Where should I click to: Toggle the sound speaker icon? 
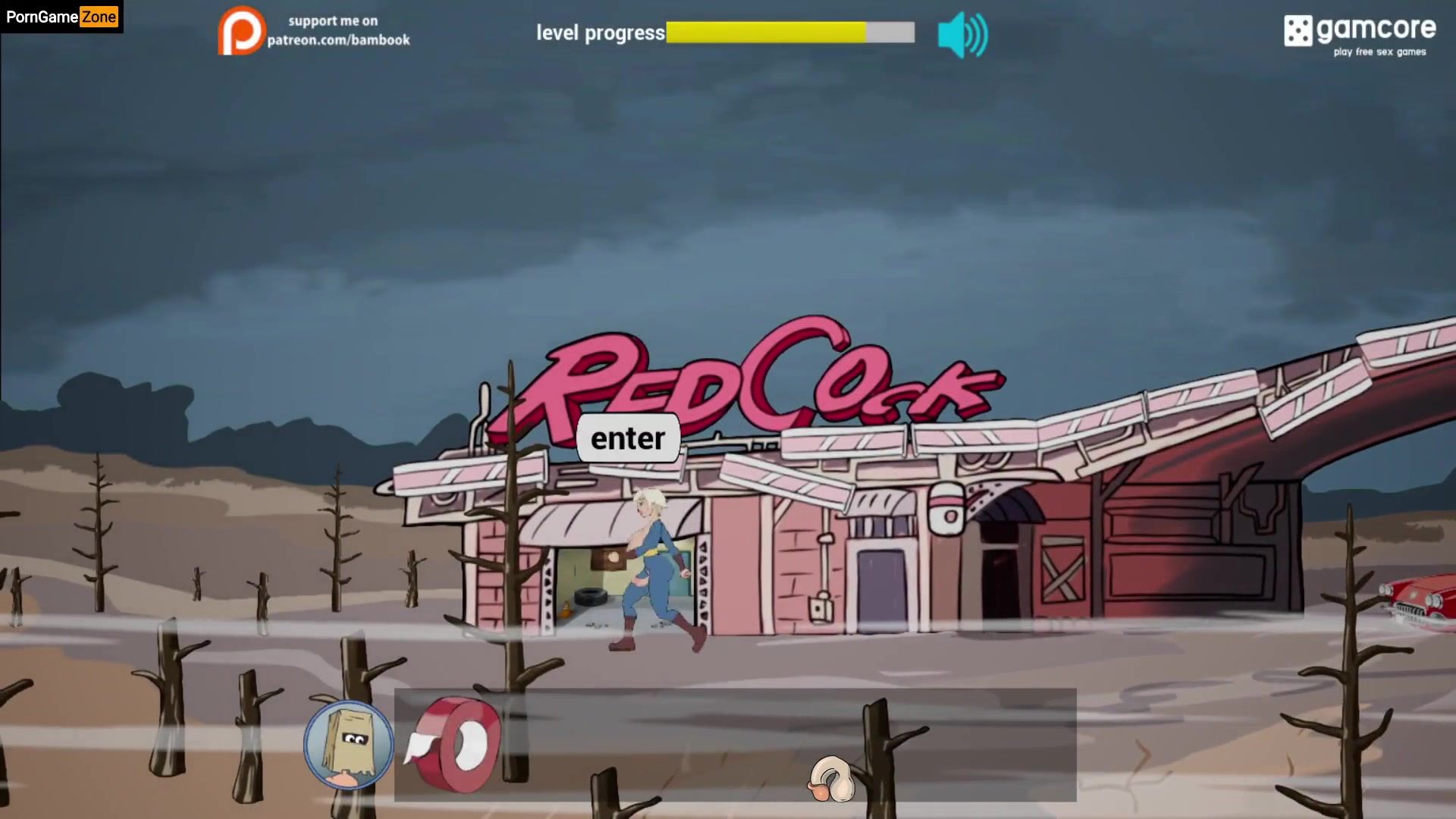click(x=962, y=35)
